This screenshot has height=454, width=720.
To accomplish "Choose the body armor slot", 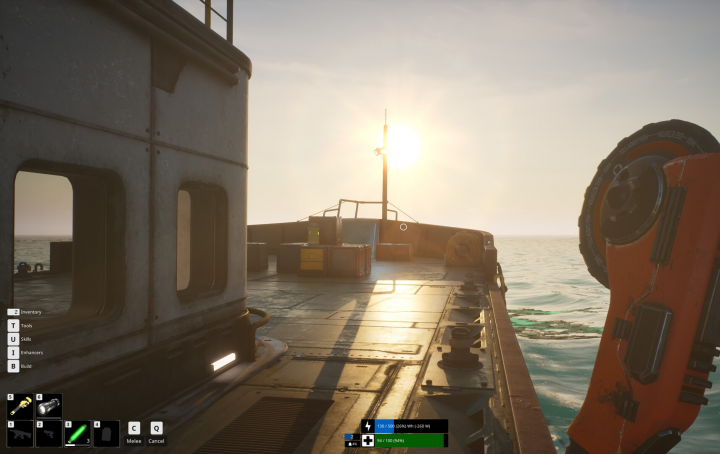I will pos(106,433).
